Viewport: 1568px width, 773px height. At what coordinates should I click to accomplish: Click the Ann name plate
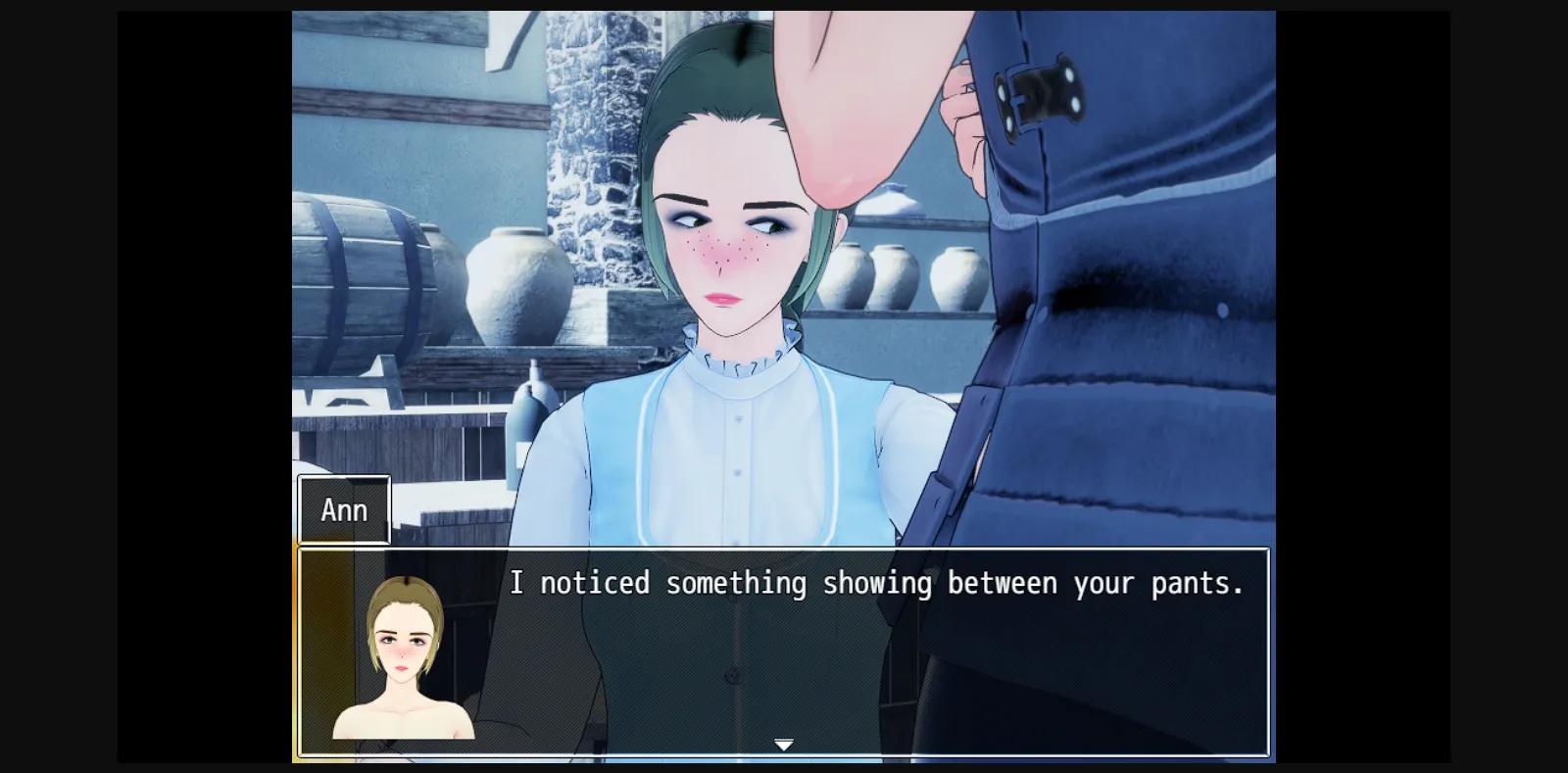point(343,508)
